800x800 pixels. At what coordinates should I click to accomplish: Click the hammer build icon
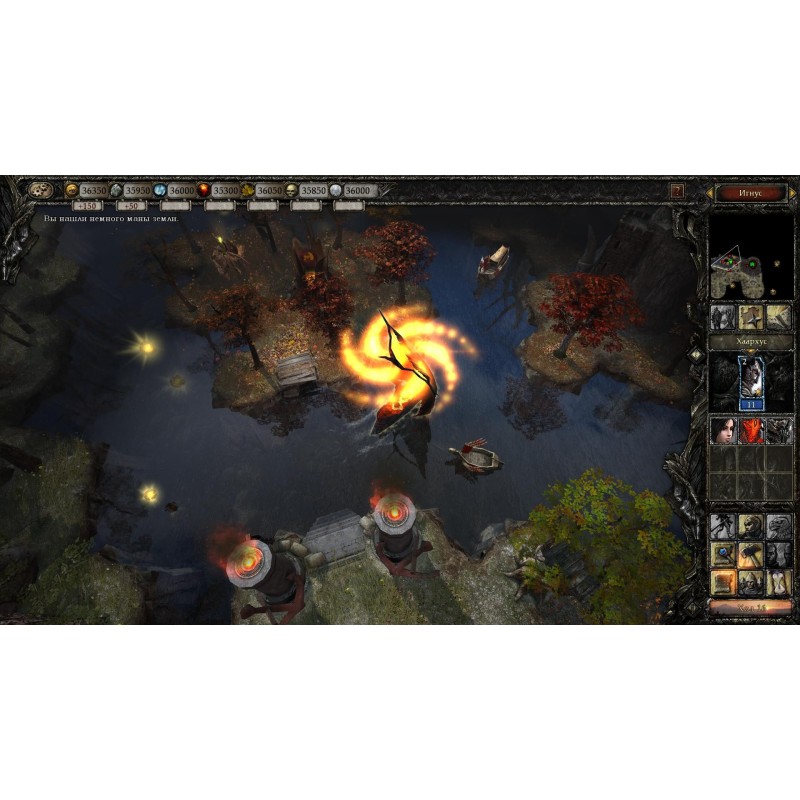pos(750,554)
